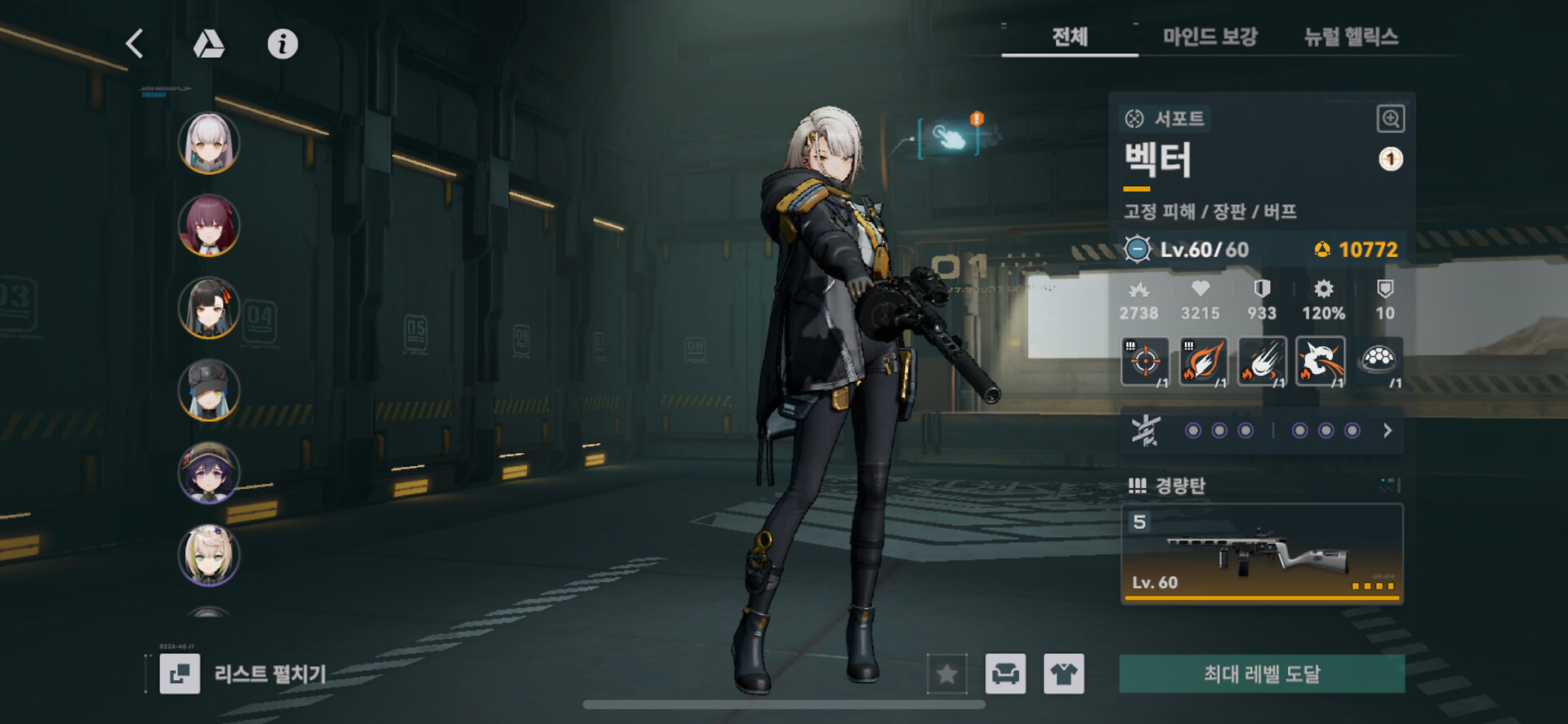Expand attachment slots with the arrow
Viewport: 1568px width, 724px height.
[x=1388, y=430]
